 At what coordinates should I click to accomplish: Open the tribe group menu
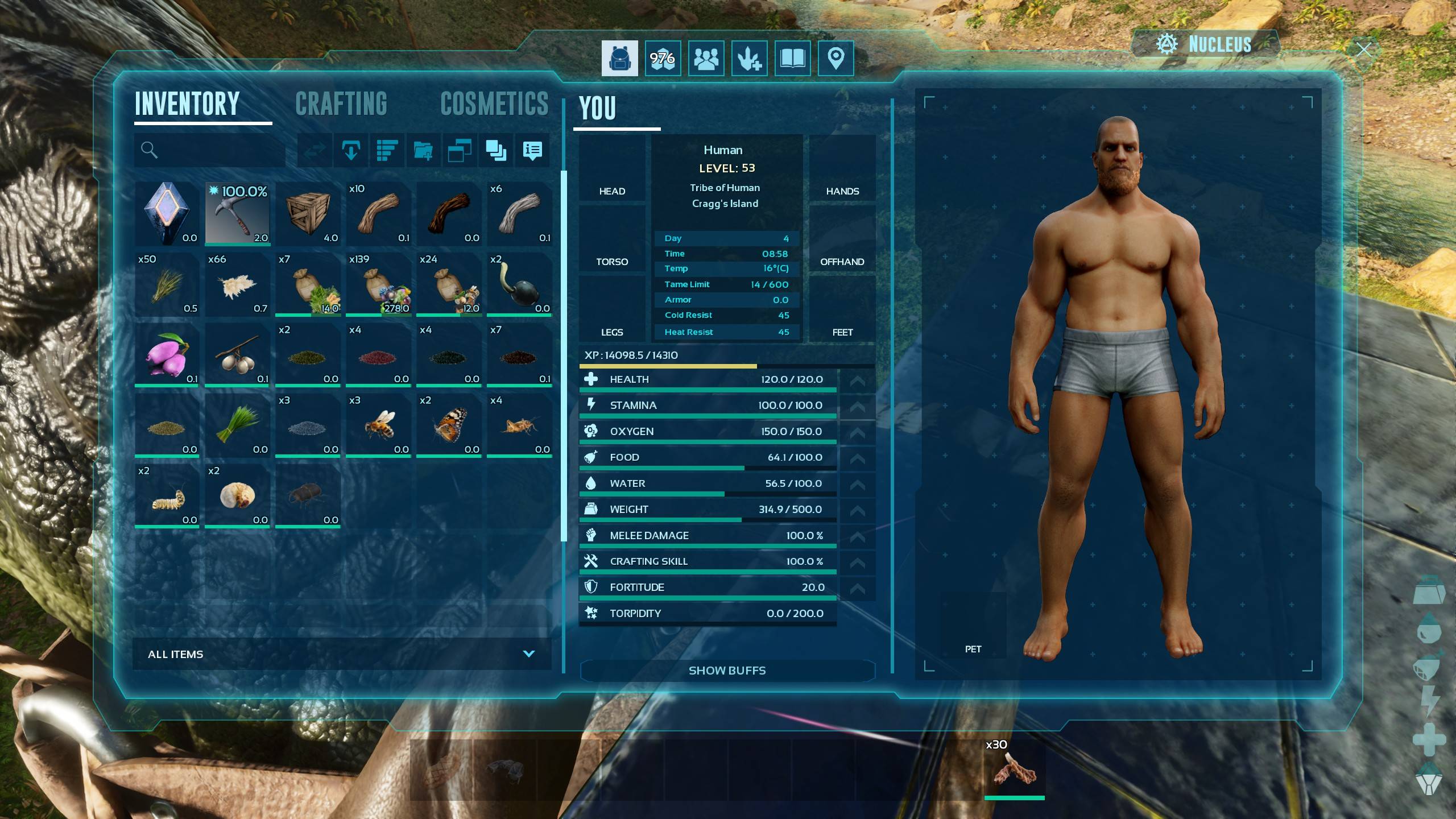coord(706,58)
